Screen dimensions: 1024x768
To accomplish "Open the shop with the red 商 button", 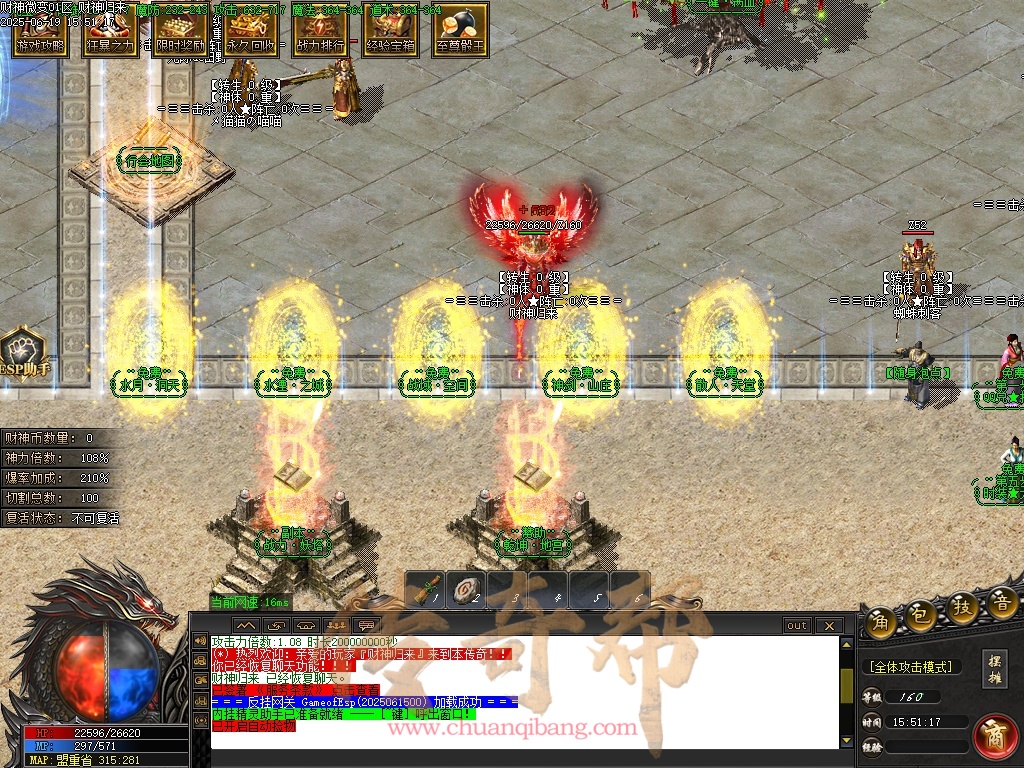I will point(994,736).
